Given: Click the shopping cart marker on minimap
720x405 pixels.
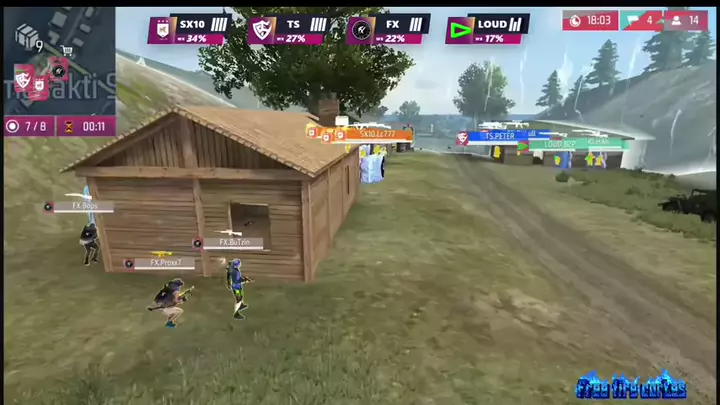Looking at the screenshot, I should 68,49.
